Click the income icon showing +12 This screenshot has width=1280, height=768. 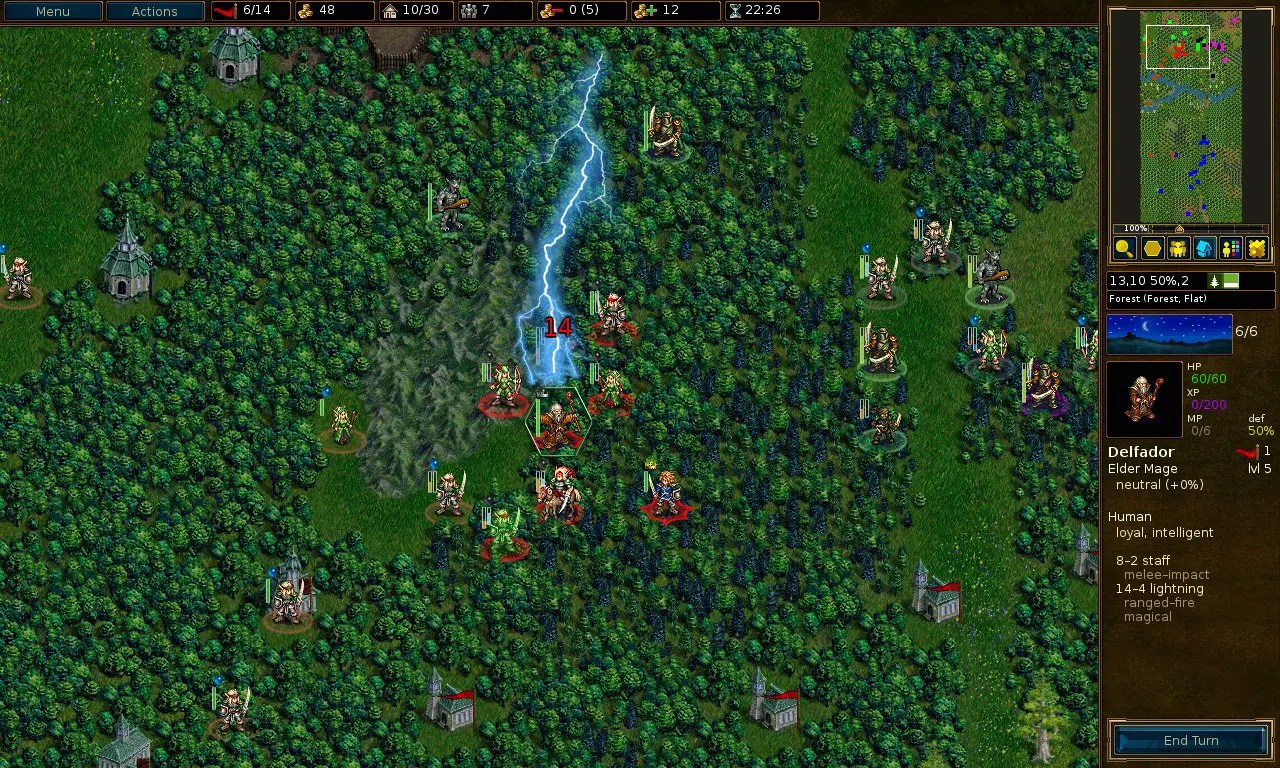[646, 11]
